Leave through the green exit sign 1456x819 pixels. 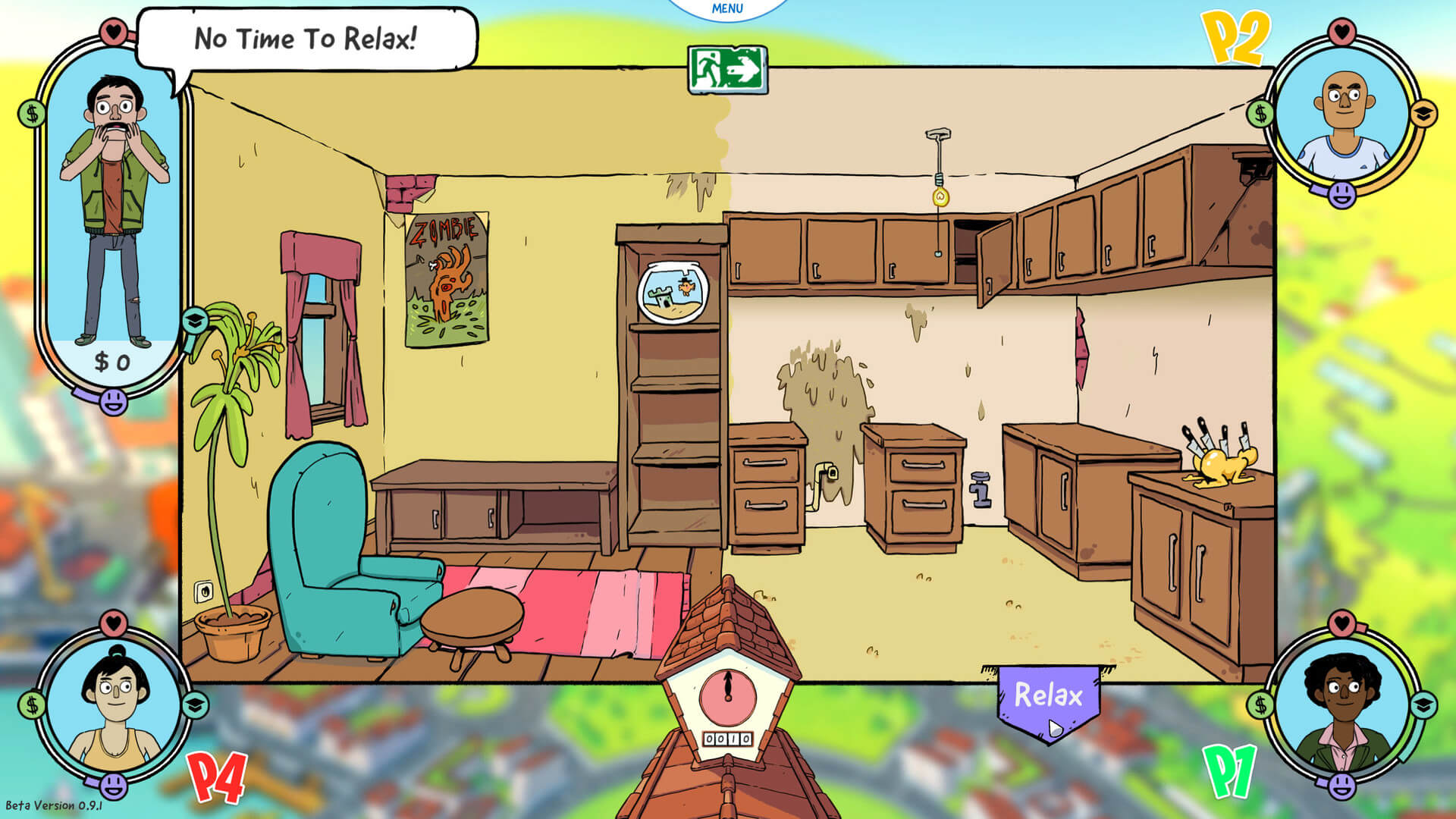point(727,70)
